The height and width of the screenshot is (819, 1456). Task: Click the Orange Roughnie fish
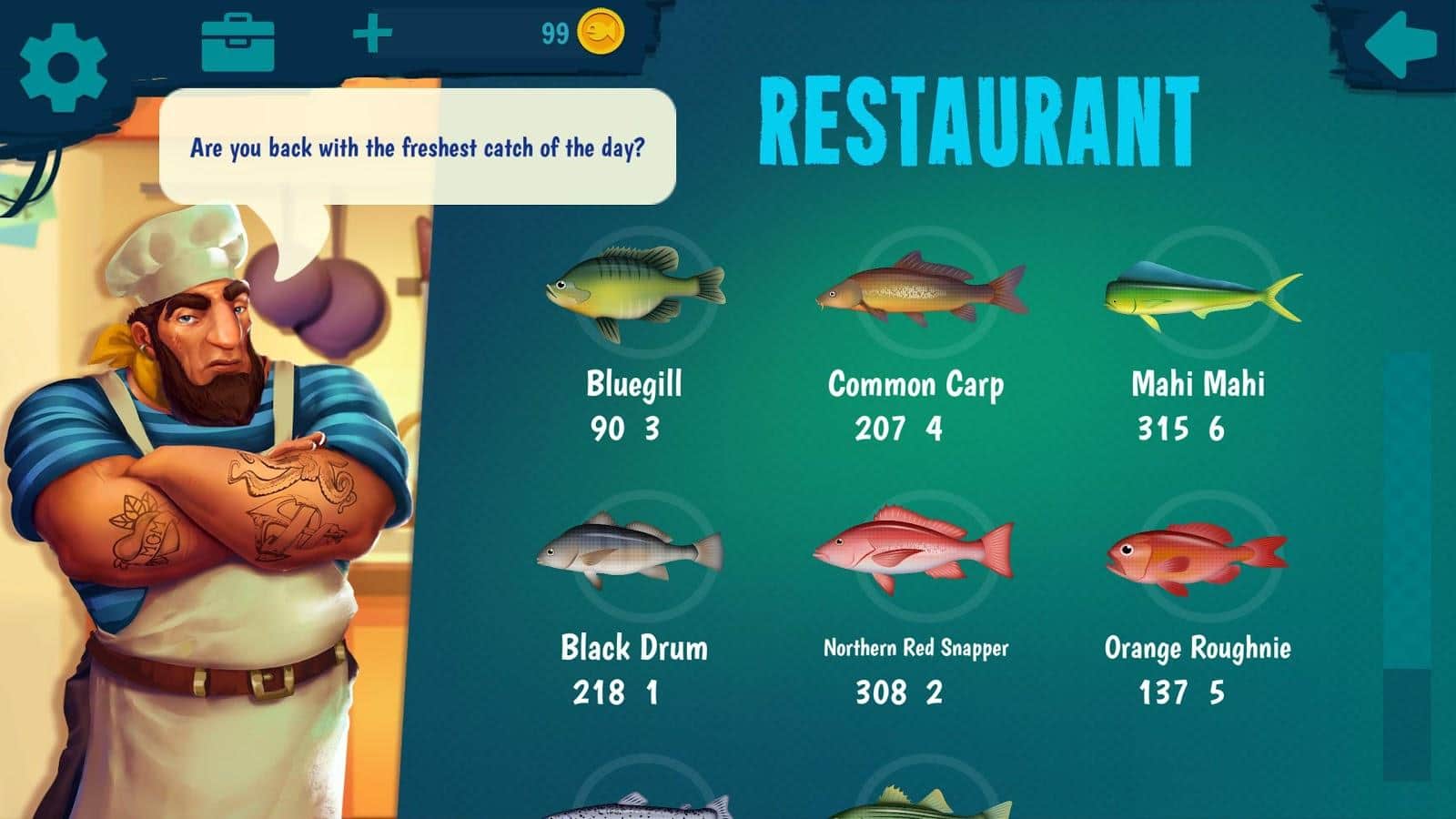(1194, 557)
